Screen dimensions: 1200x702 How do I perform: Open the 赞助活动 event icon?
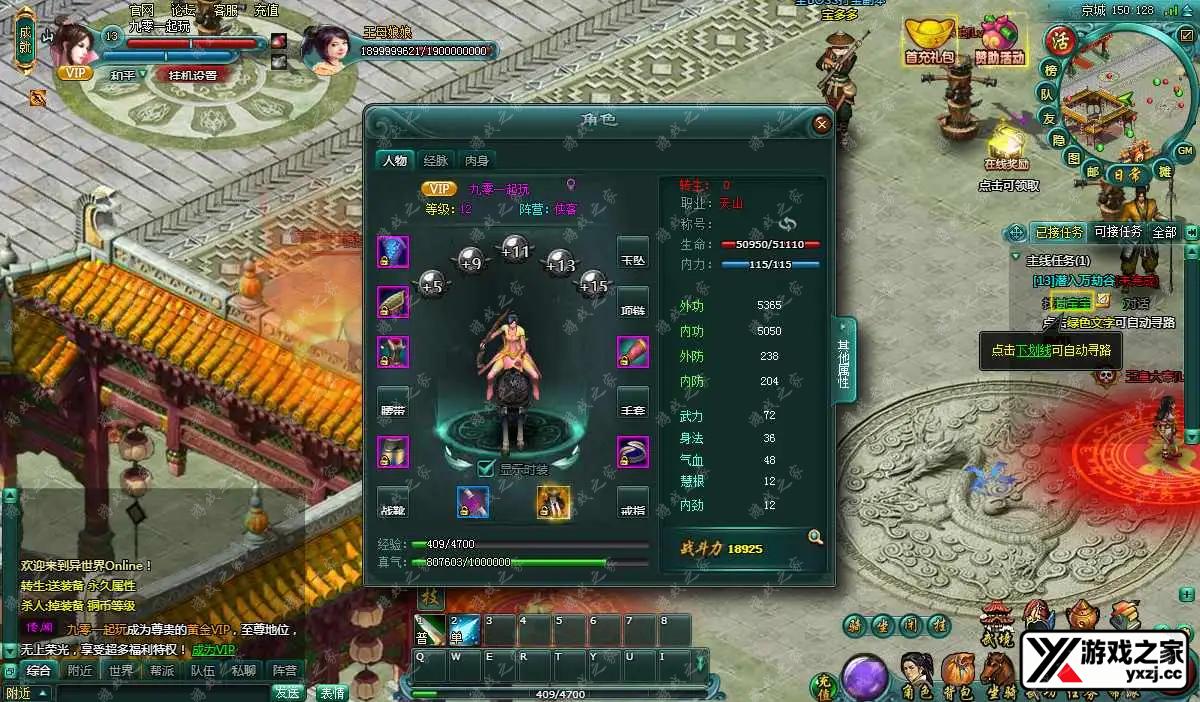pos(1000,41)
